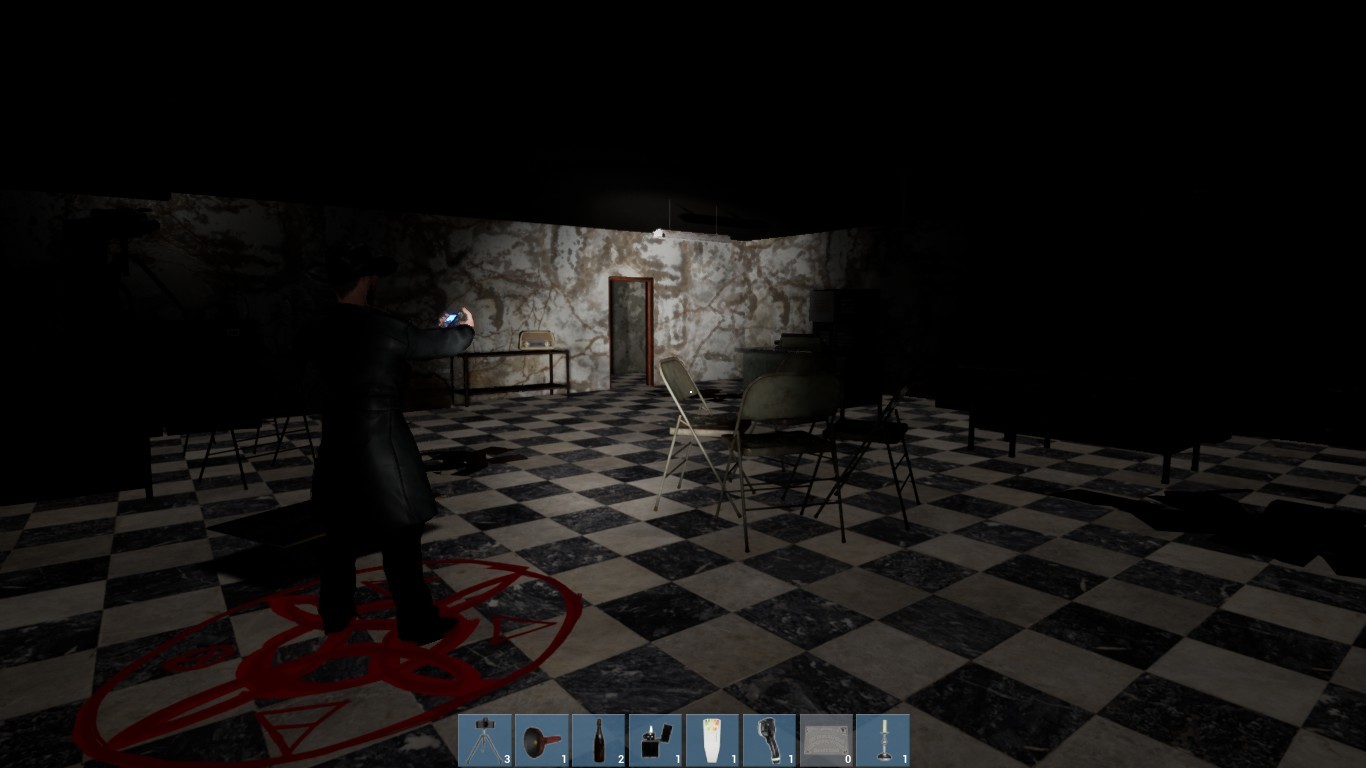Equip the red plunger from the hotbar
Viewport: 1366px width, 768px height.
(x=543, y=737)
